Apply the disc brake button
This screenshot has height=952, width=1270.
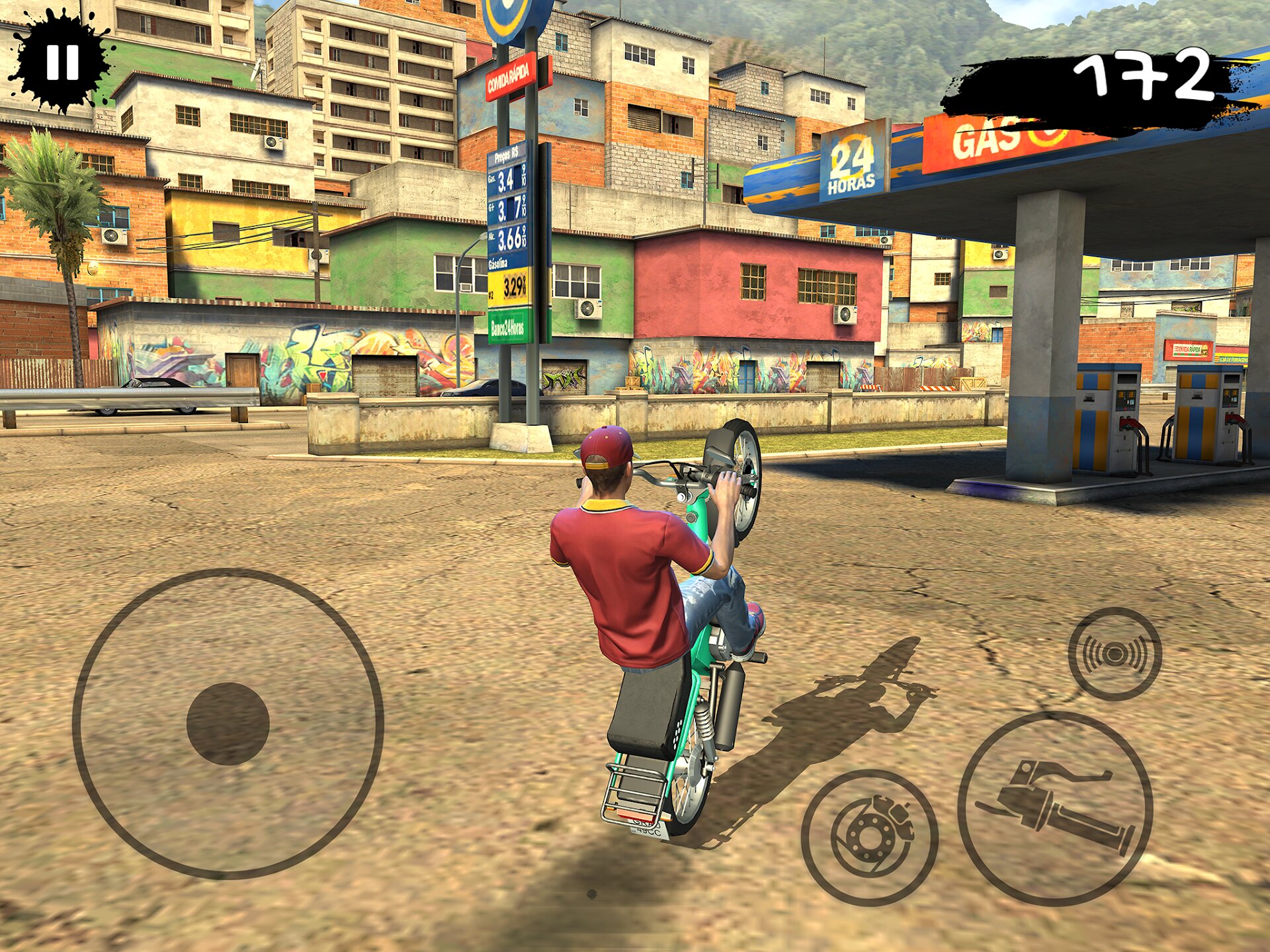pyautogui.click(x=869, y=837)
